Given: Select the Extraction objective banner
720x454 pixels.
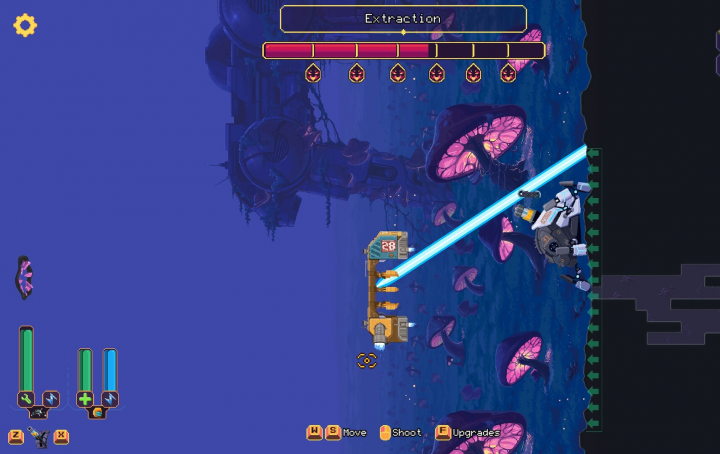Looking at the screenshot, I should [403, 19].
